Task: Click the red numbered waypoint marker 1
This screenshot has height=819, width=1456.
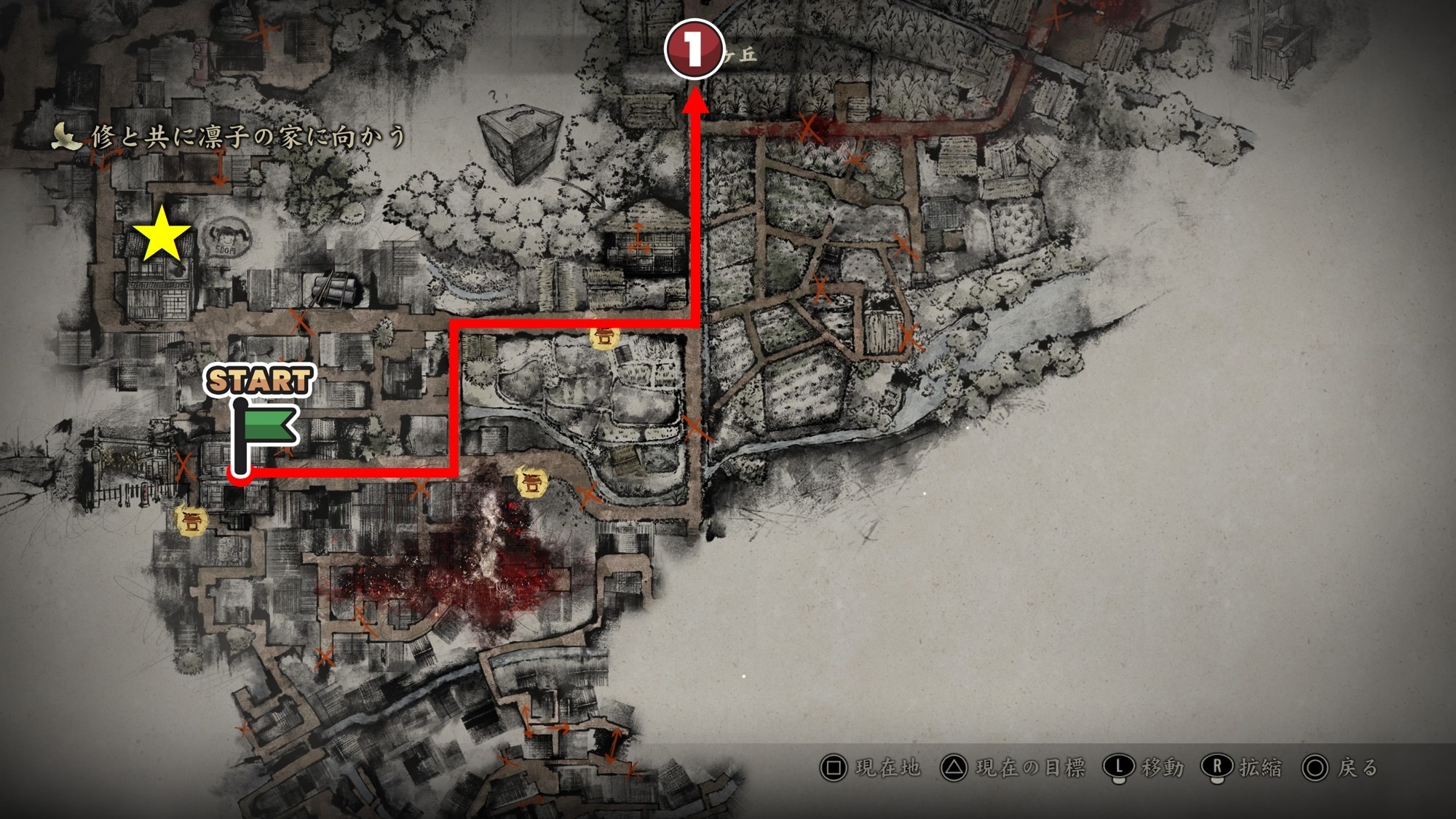Action: tap(694, 49)
